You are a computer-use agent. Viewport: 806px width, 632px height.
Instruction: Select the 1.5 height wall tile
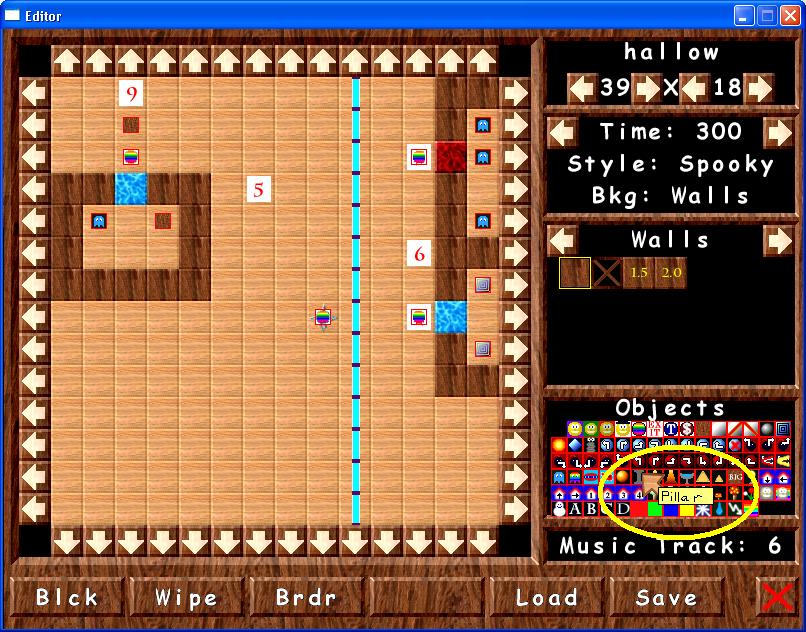click(638, 273)
